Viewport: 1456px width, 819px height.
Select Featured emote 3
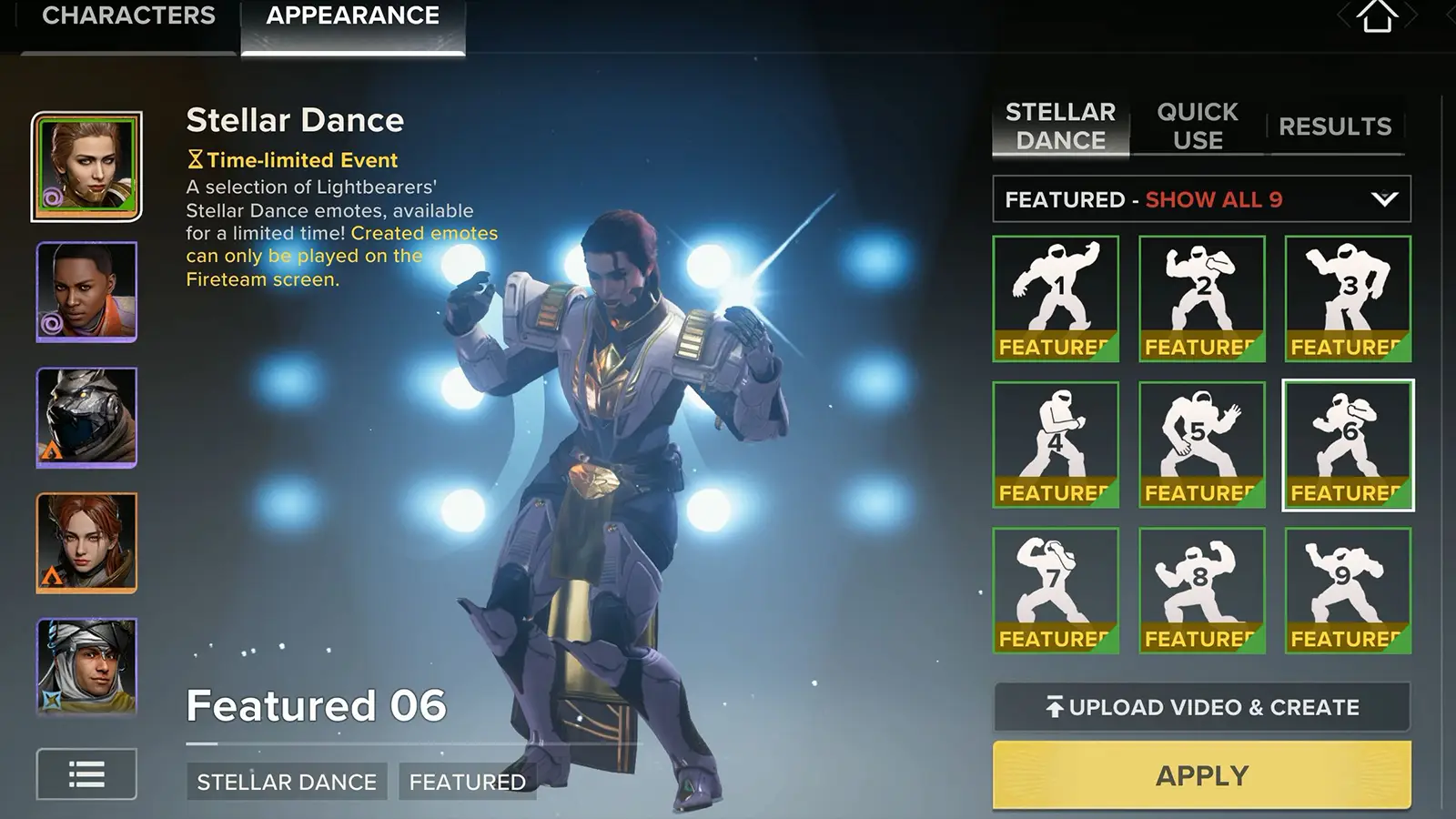1347,298
